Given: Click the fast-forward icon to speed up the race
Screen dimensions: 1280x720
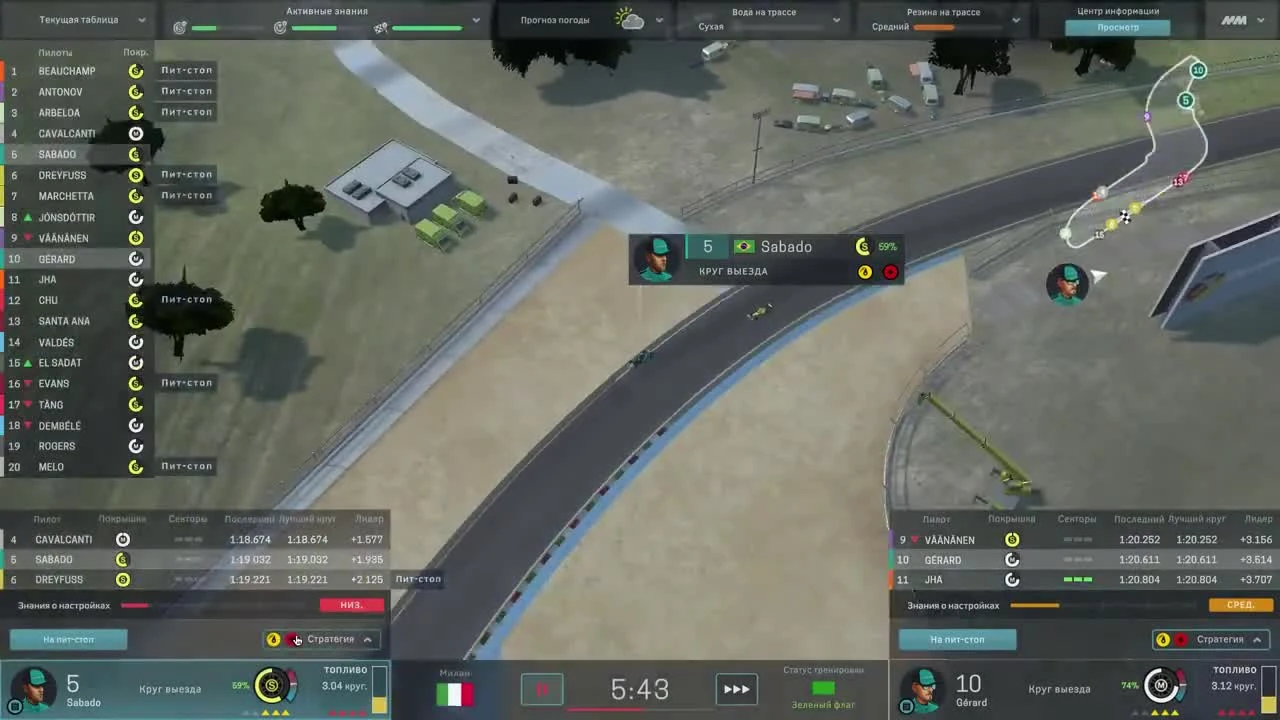Looking at the screenshot, I should point(737,689).
